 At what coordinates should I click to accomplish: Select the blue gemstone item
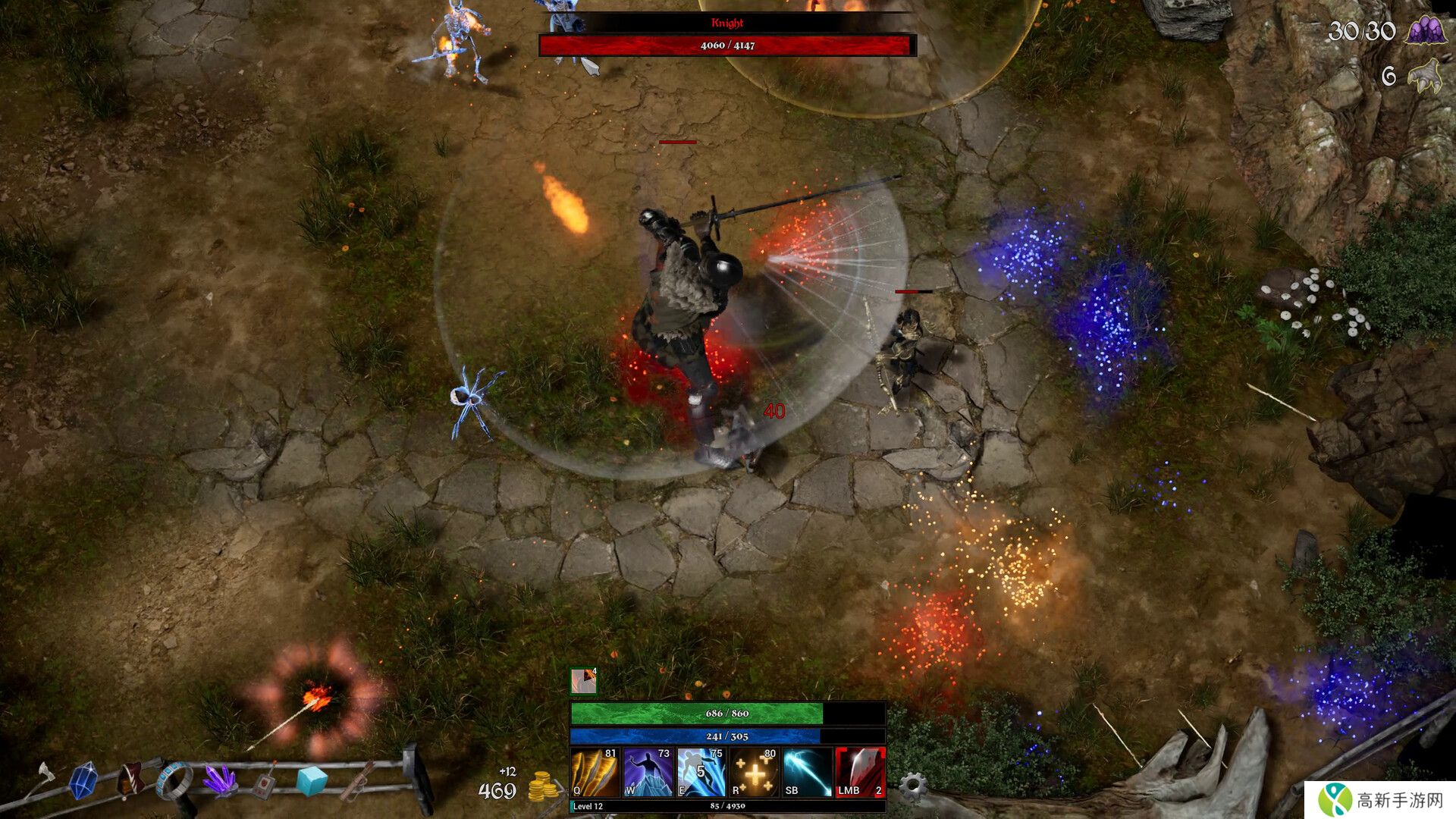(83, 781)
